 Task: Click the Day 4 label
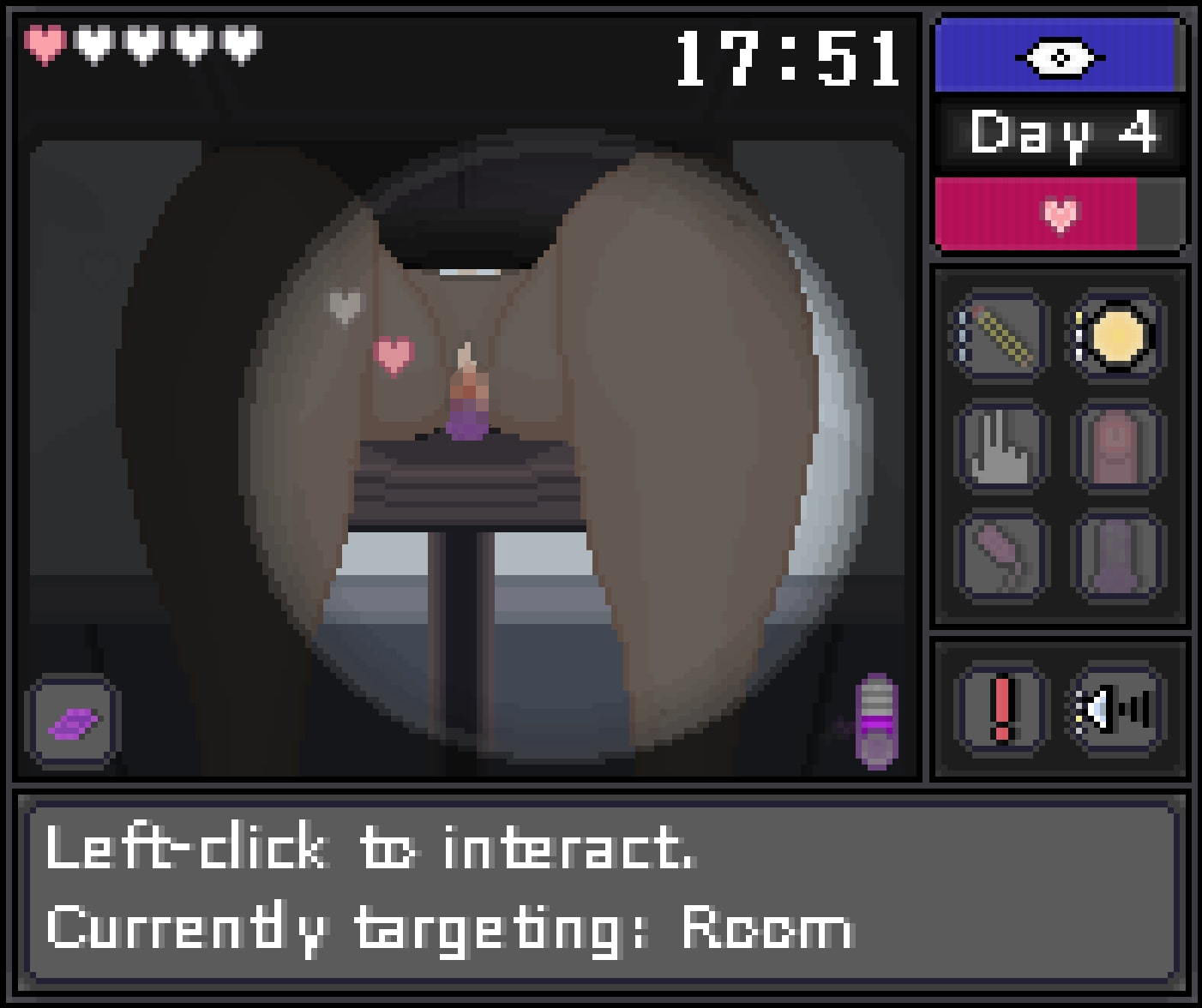pyautogui.click(x=1060, y=133)
